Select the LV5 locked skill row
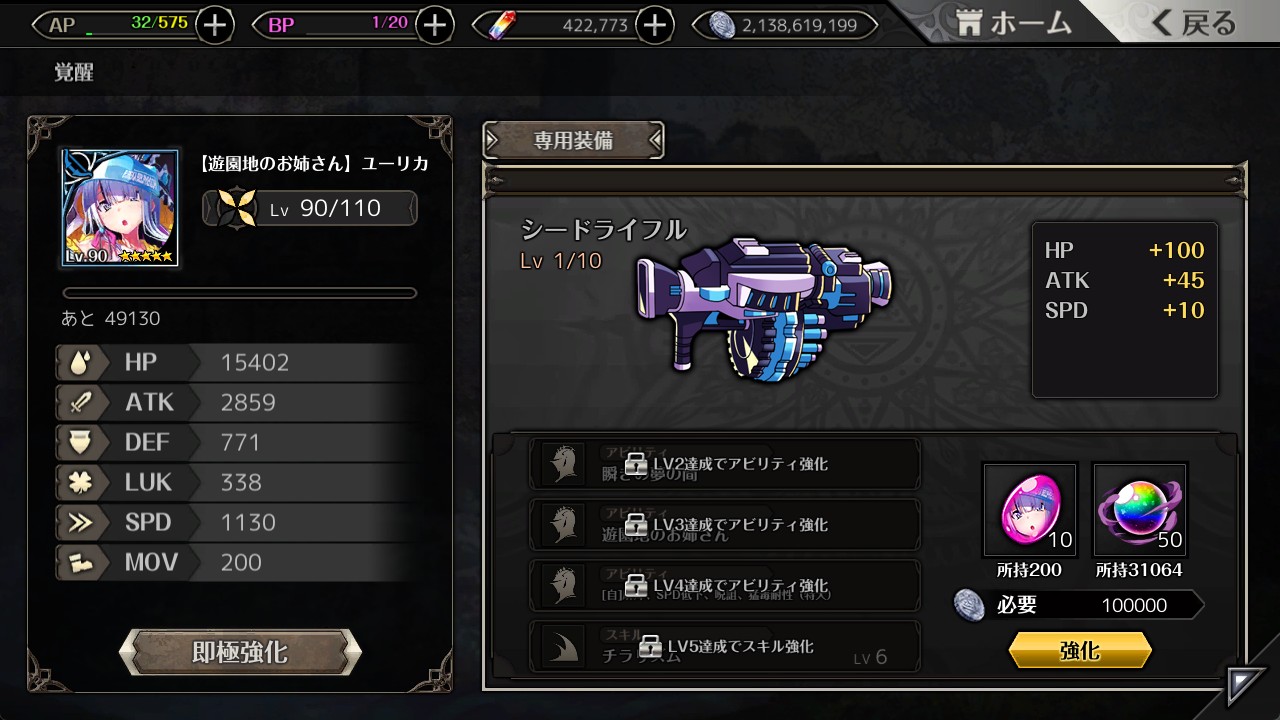This screenshot has width=1280, height=720. click(725, 646)
